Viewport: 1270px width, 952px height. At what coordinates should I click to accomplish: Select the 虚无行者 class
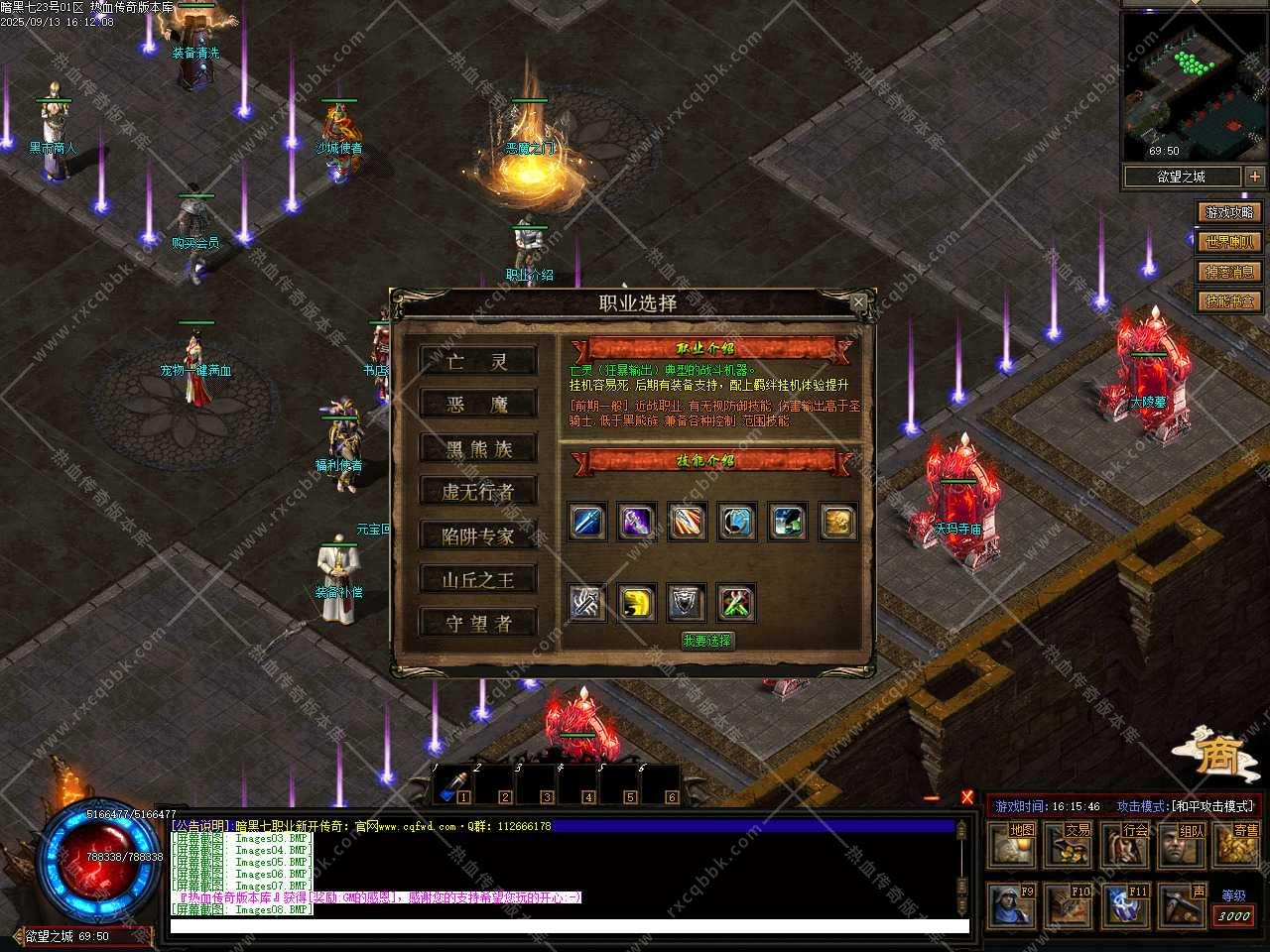coord(477,492)
